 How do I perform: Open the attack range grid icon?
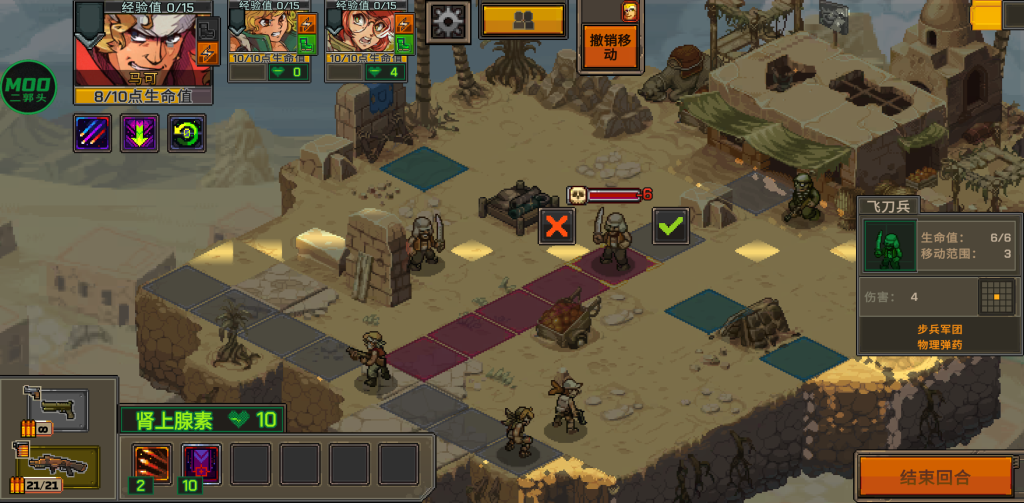point(995,296)
